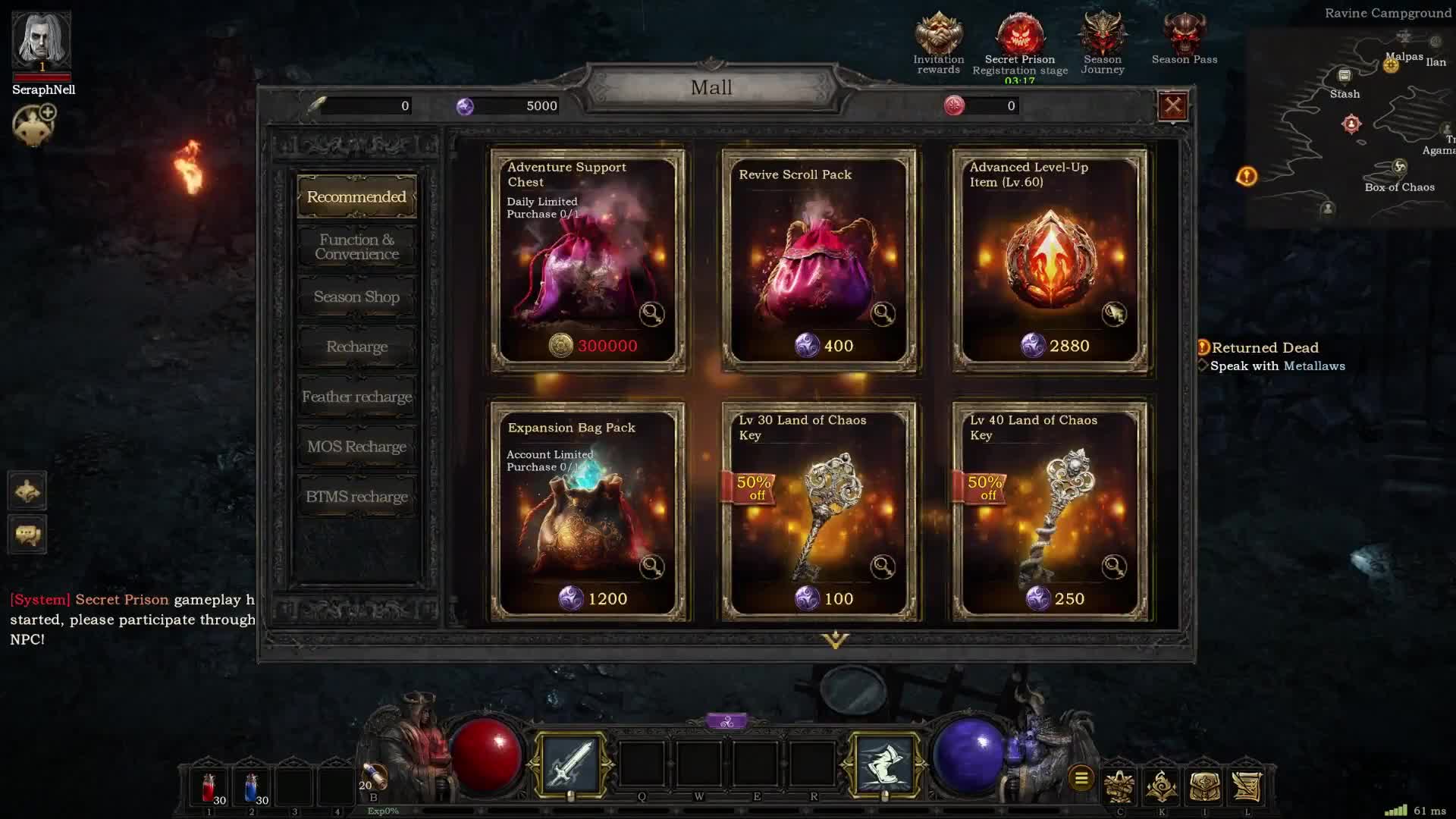
Task: Select the Recharge category
Action: (356, 347)
